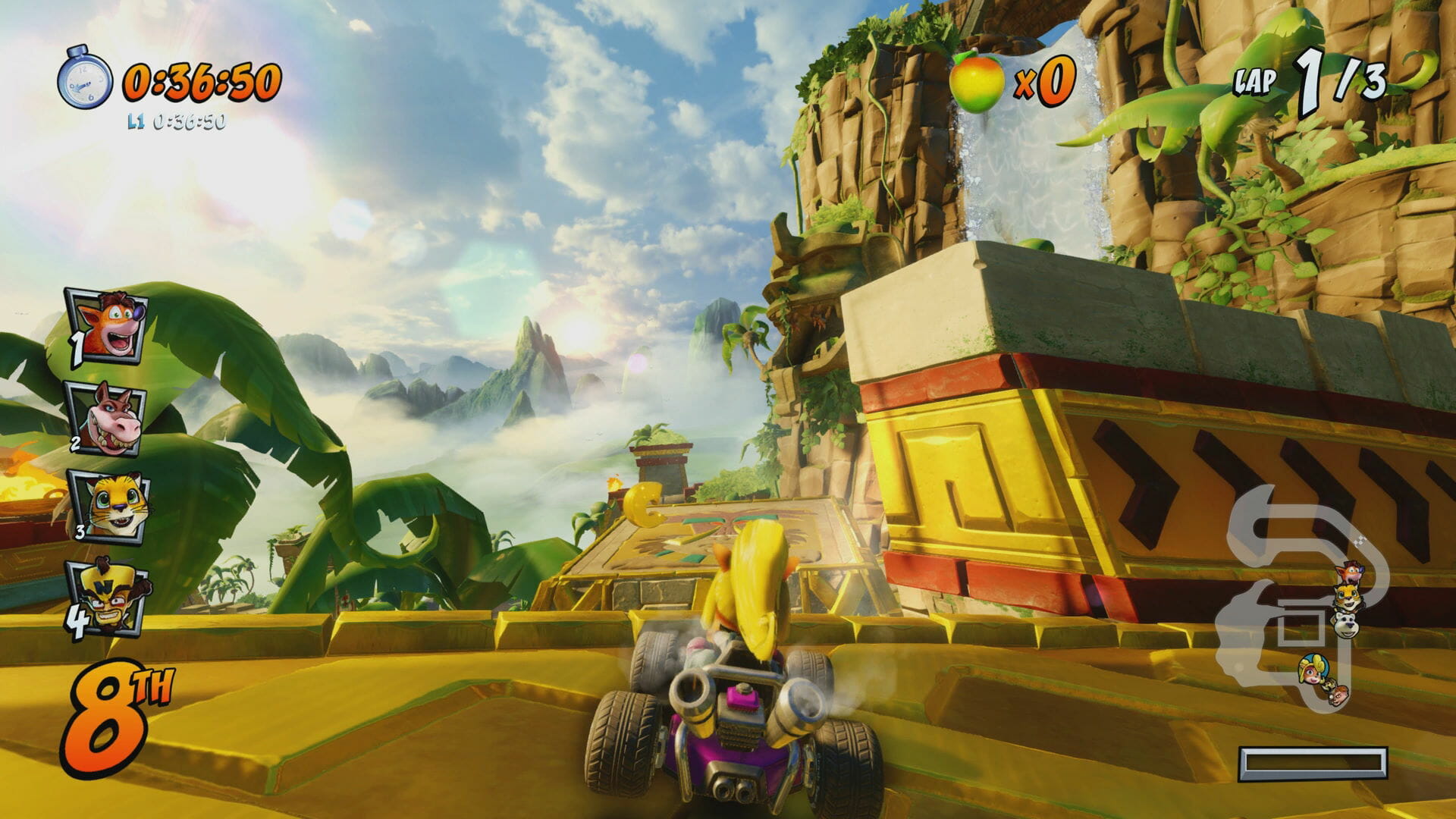The height and width of the screenshot is (819, 1456).
Task: Click the Wumpa fruit counter icon
Action: pos(977,81)
